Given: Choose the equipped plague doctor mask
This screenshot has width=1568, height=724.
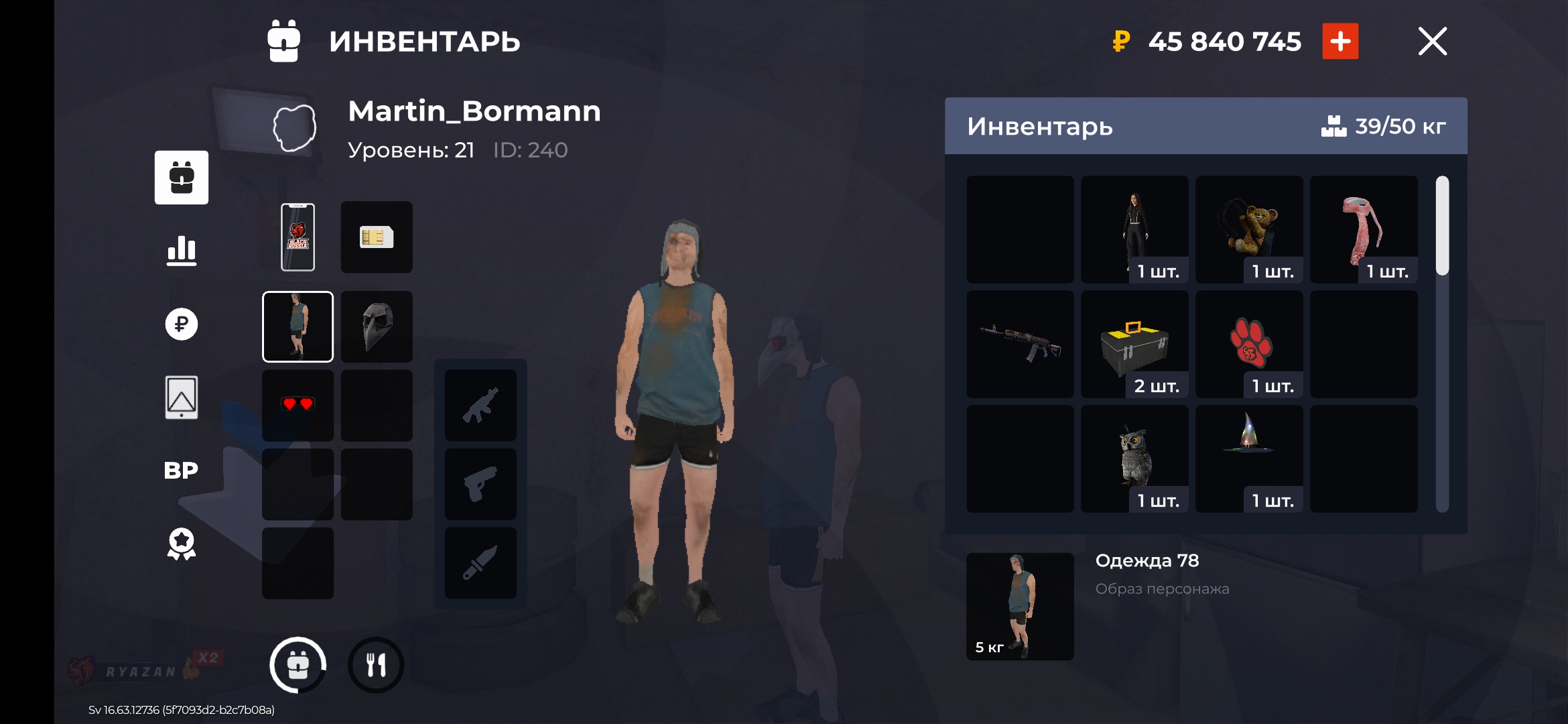Looking at the screenshot, I should click(377, 327).
